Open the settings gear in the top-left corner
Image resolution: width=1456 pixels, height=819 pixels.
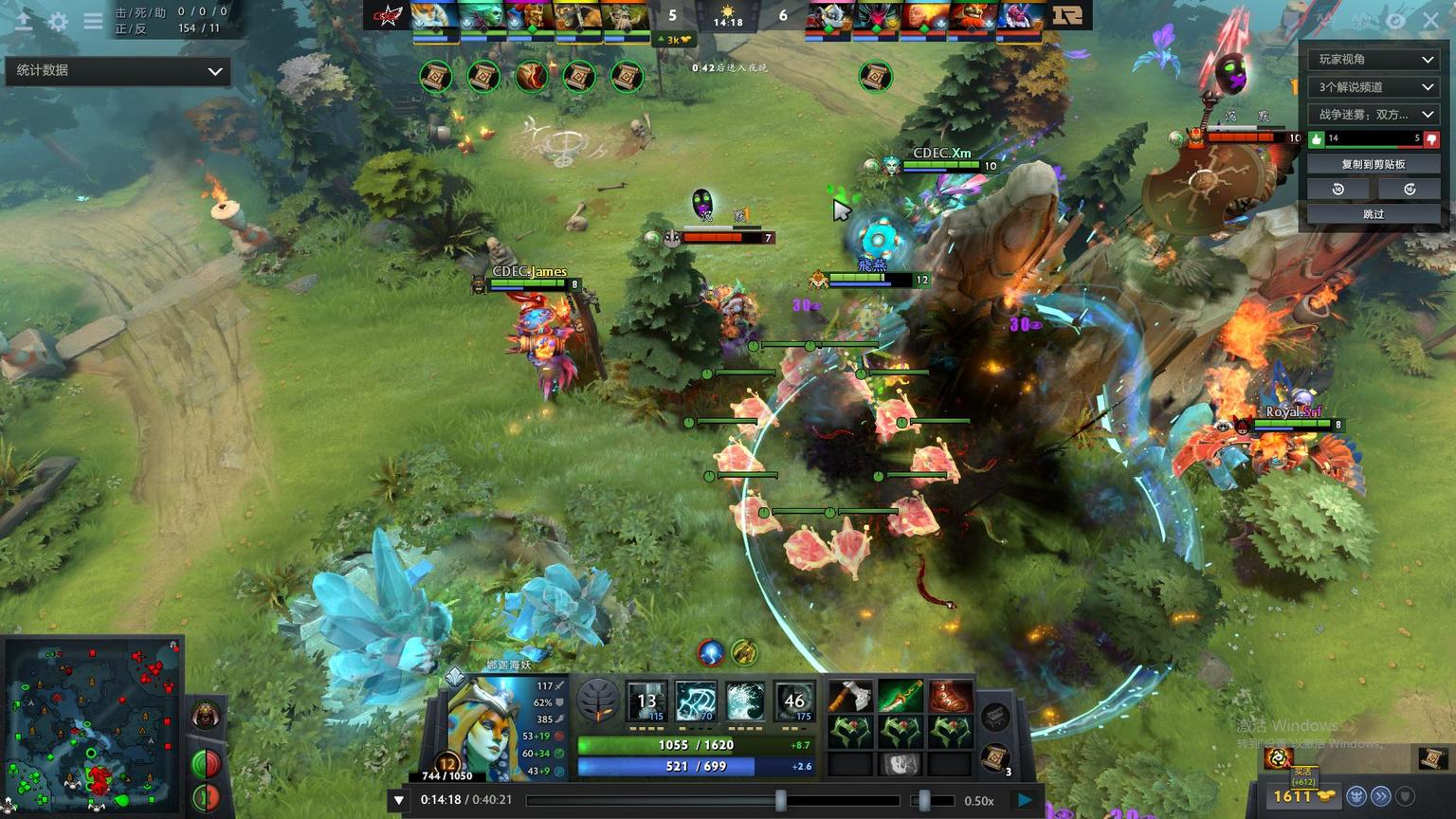[x=58, y=21]
